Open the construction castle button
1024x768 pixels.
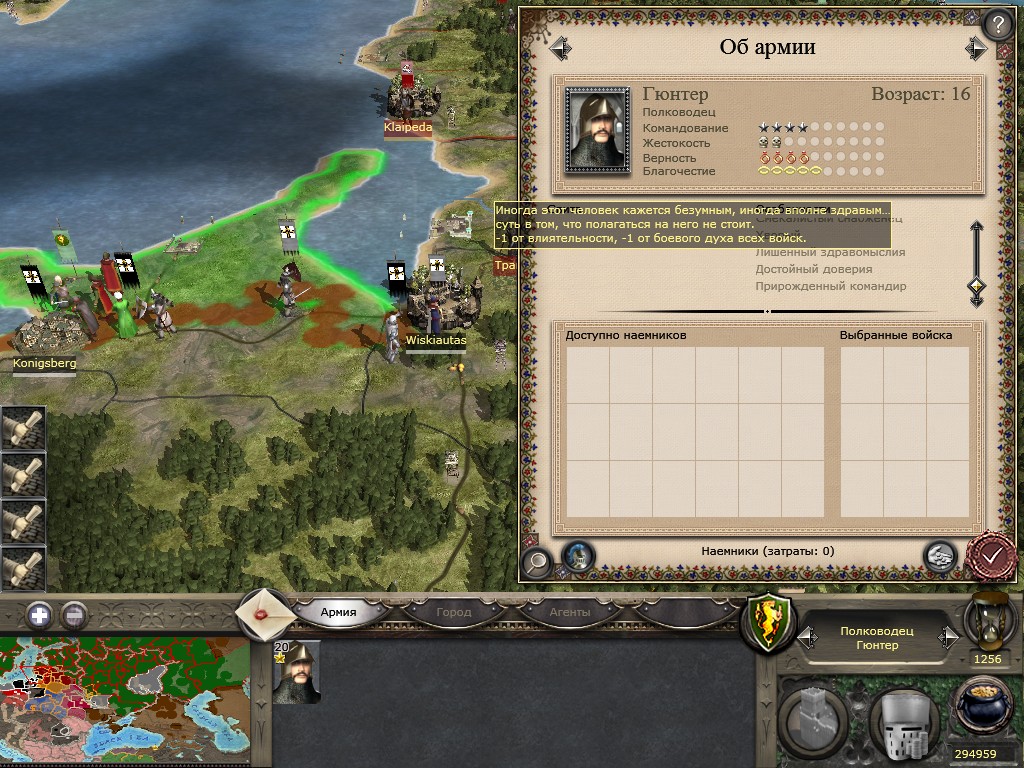813,718
